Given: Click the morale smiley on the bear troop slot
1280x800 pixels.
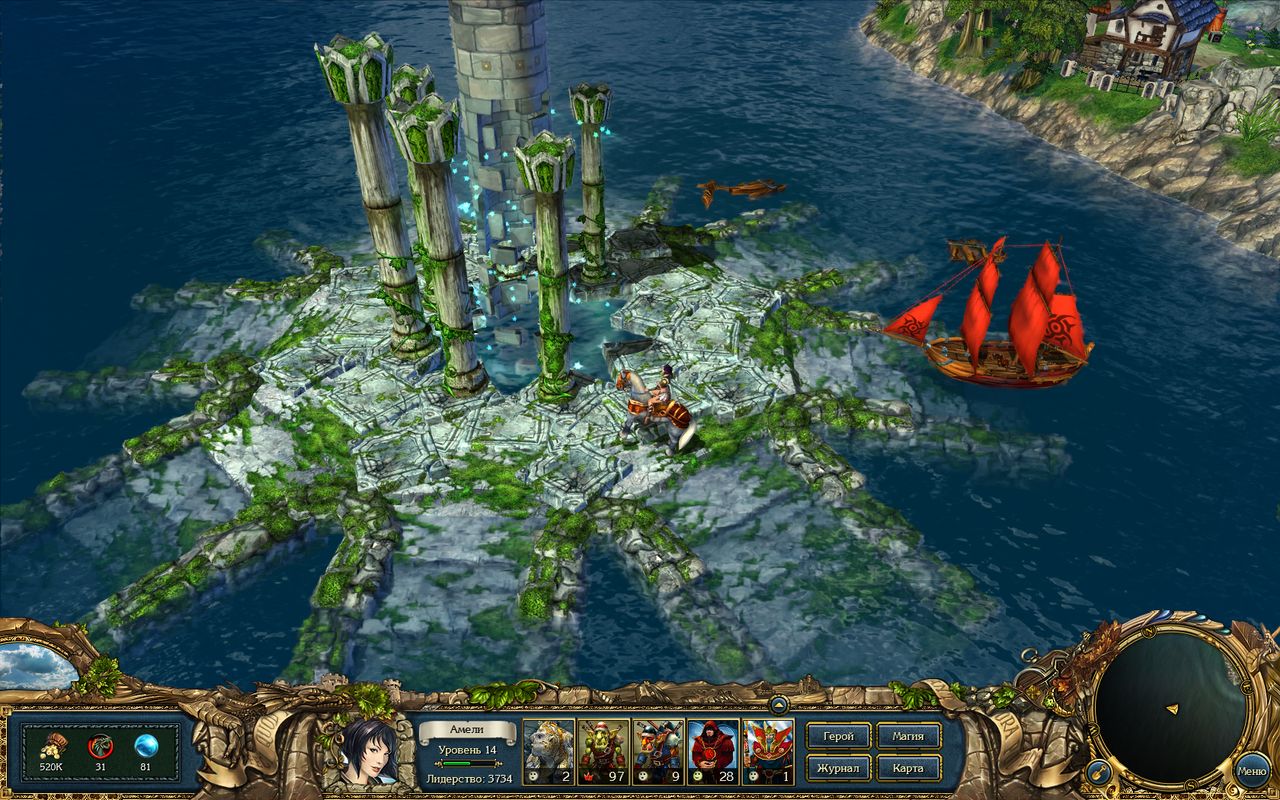Looking at the screenshot, I should (x=534, y=775).
